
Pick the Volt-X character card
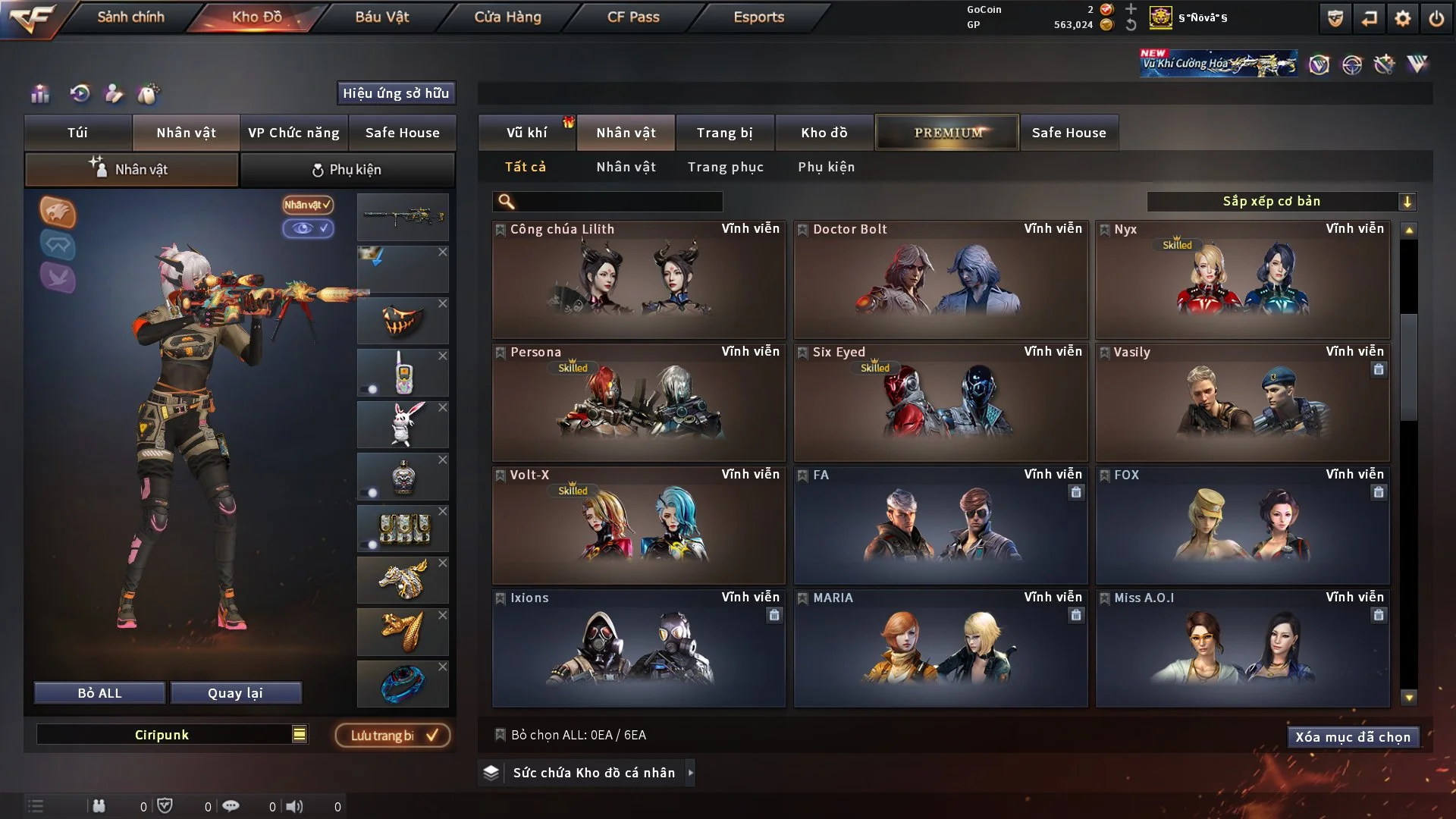(639, 525)
